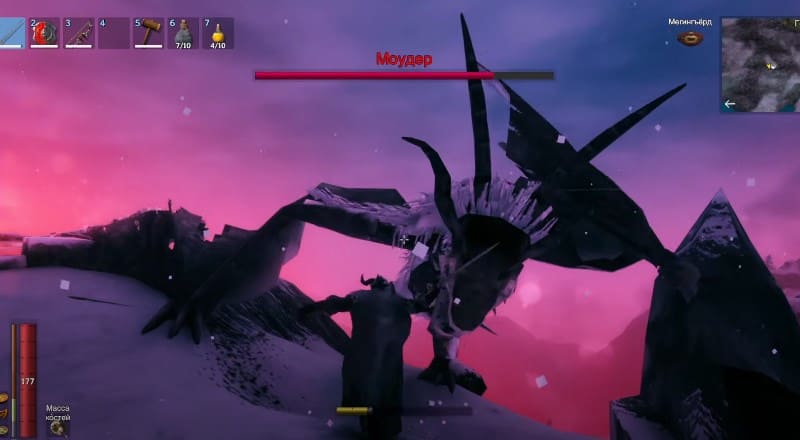Use the grey potion flask with 7/10

183,33
